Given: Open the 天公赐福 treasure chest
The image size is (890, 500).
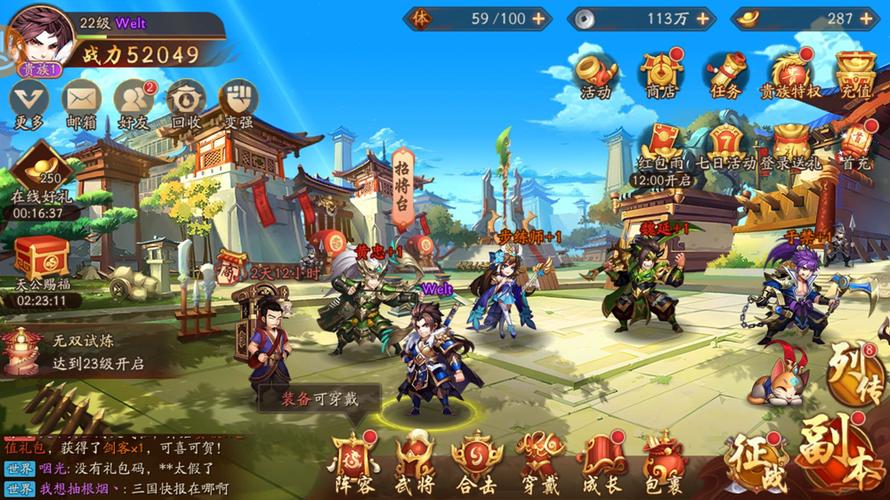Looking at the screenshot, I should click(41, 262).
